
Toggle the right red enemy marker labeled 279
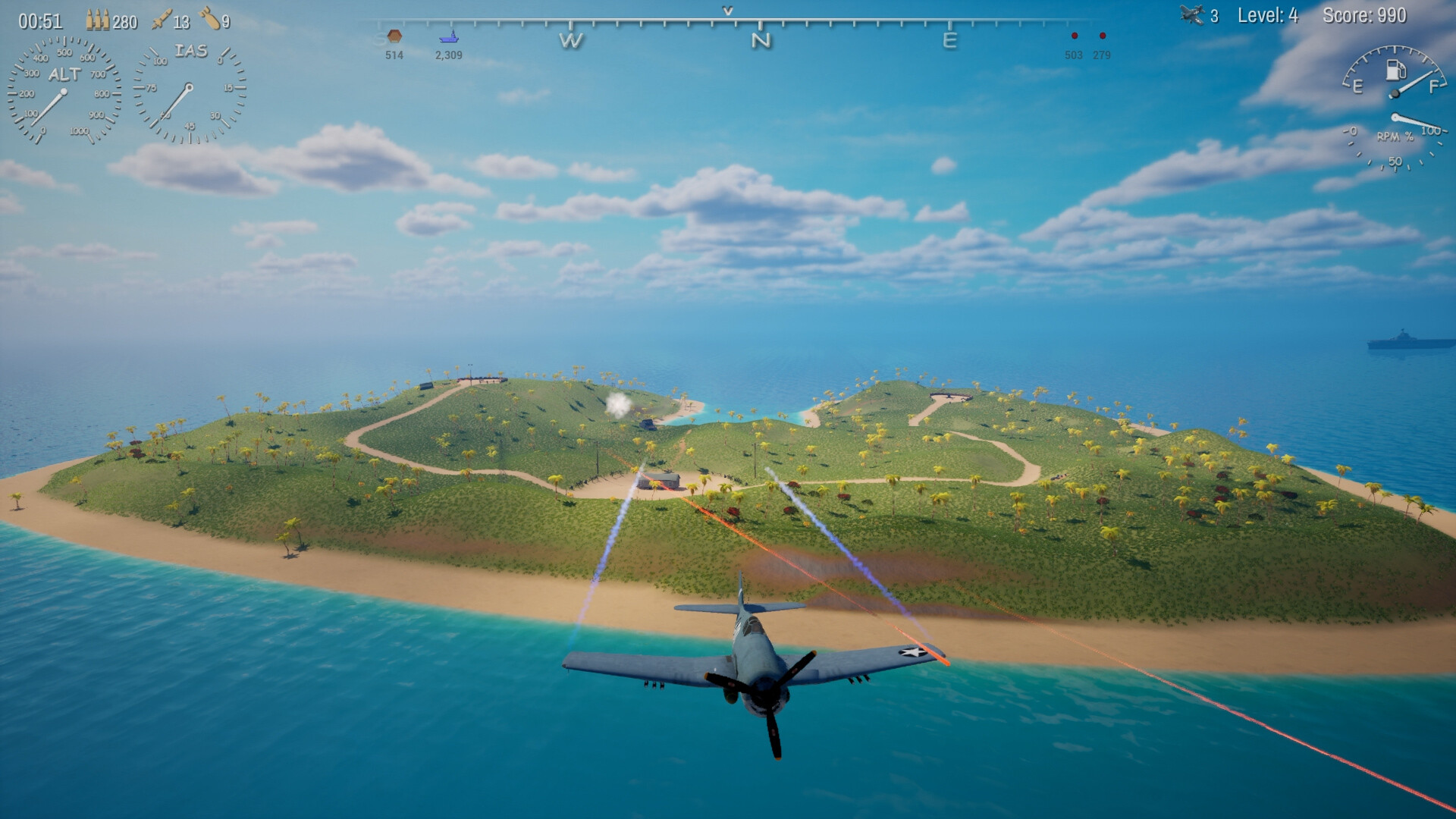tap(1102, 35)
